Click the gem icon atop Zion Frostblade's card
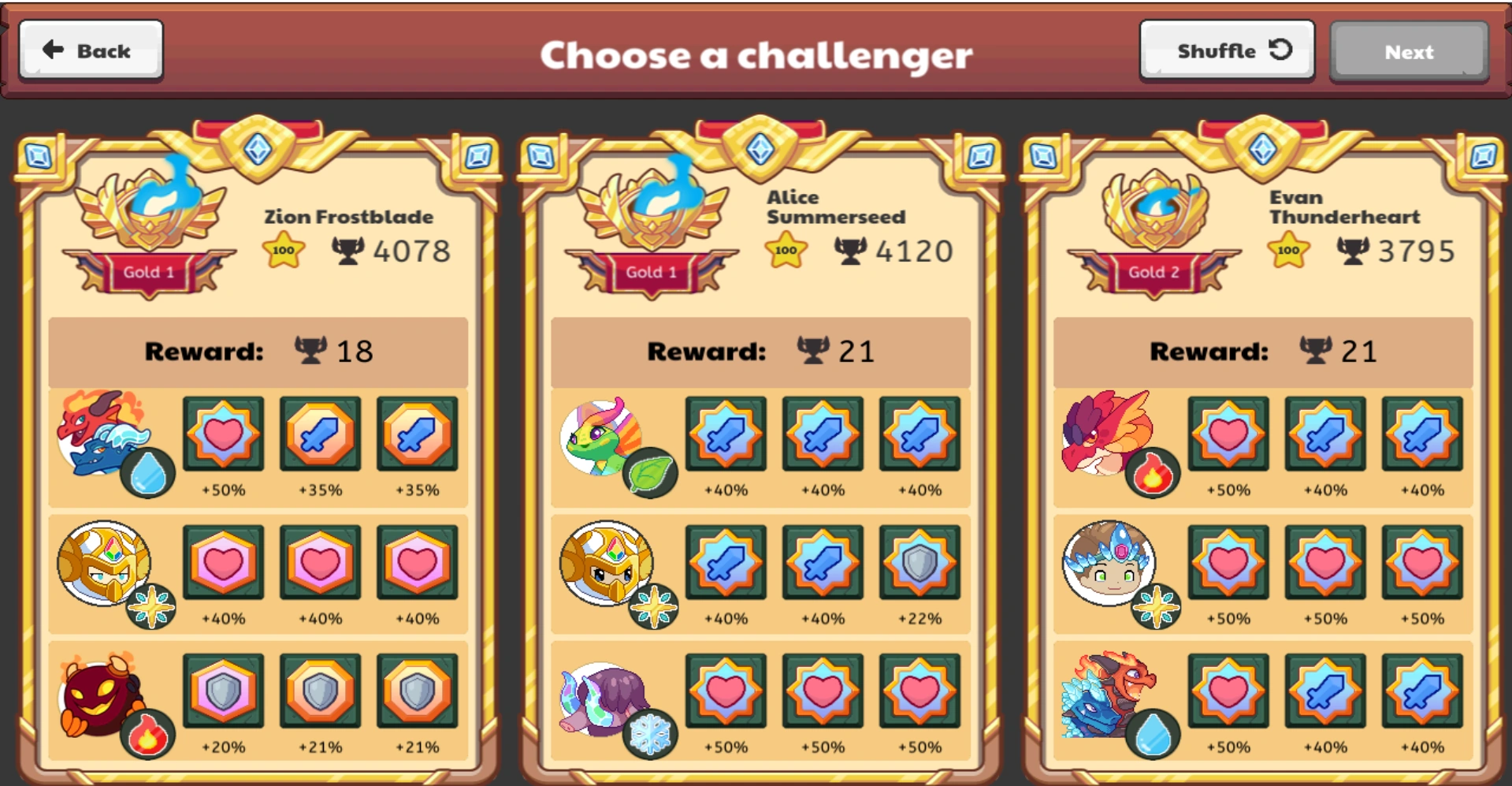Viewport: 1512px width, 786px height. 256,149
